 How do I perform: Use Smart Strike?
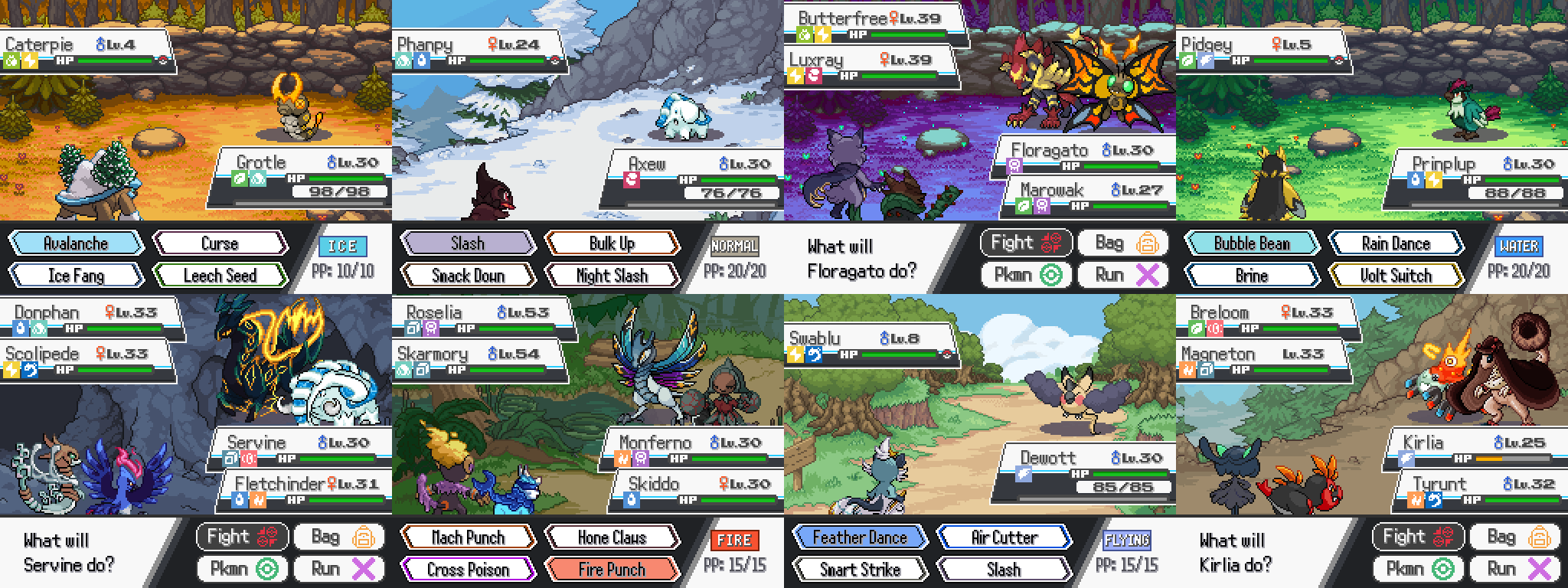860,570
